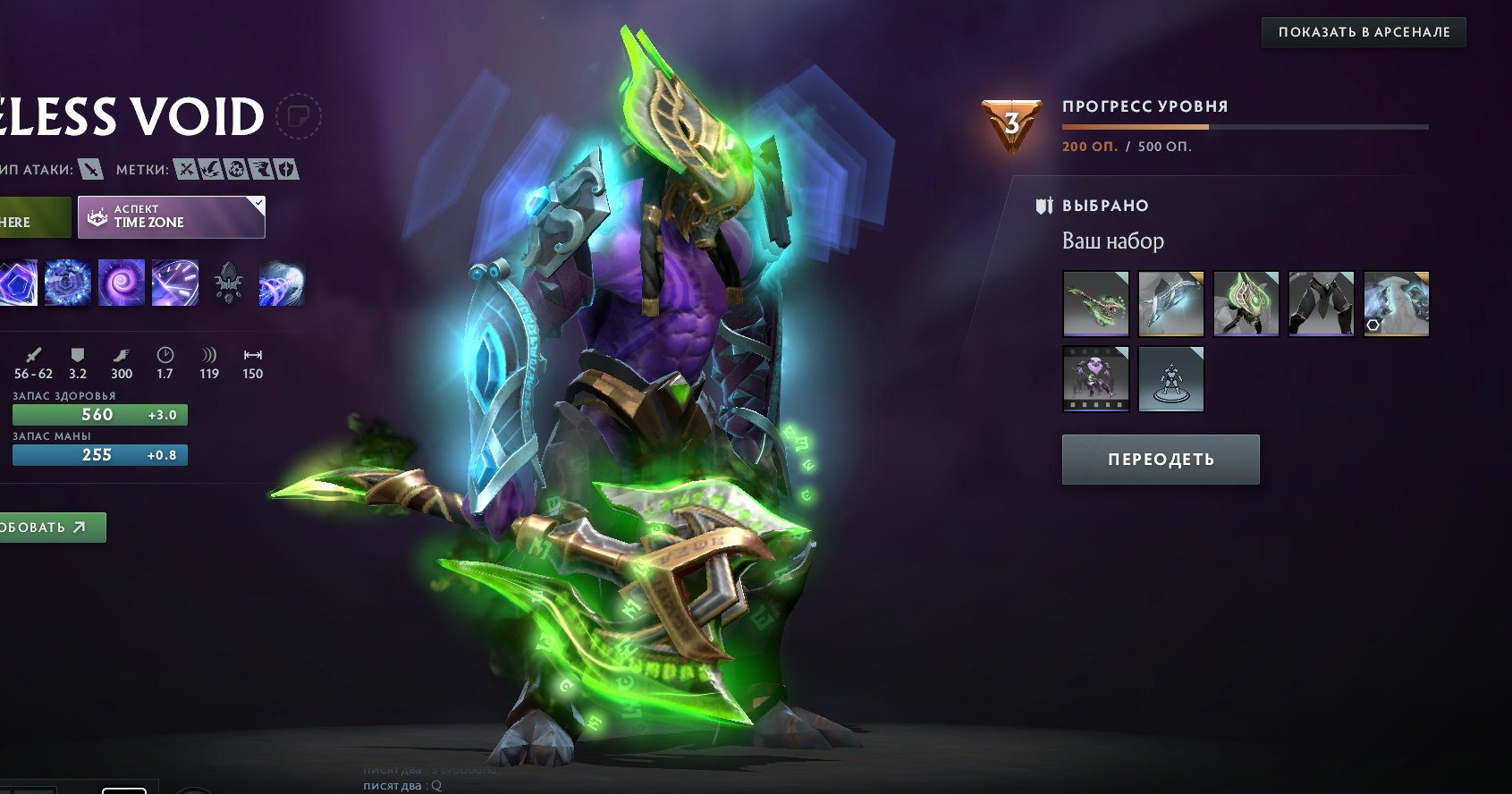
Task: Choose the hero statue pedestal slot
Action: pos(1170,379)
